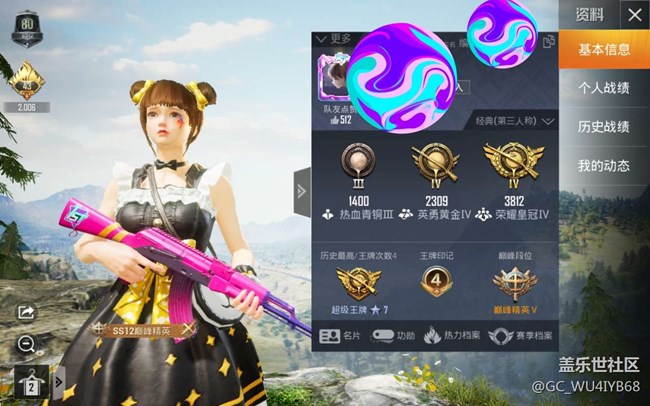This screenshot has width=650, height=406.
Task: Switch to the 基本信息 tab
Action: [604, 50]
